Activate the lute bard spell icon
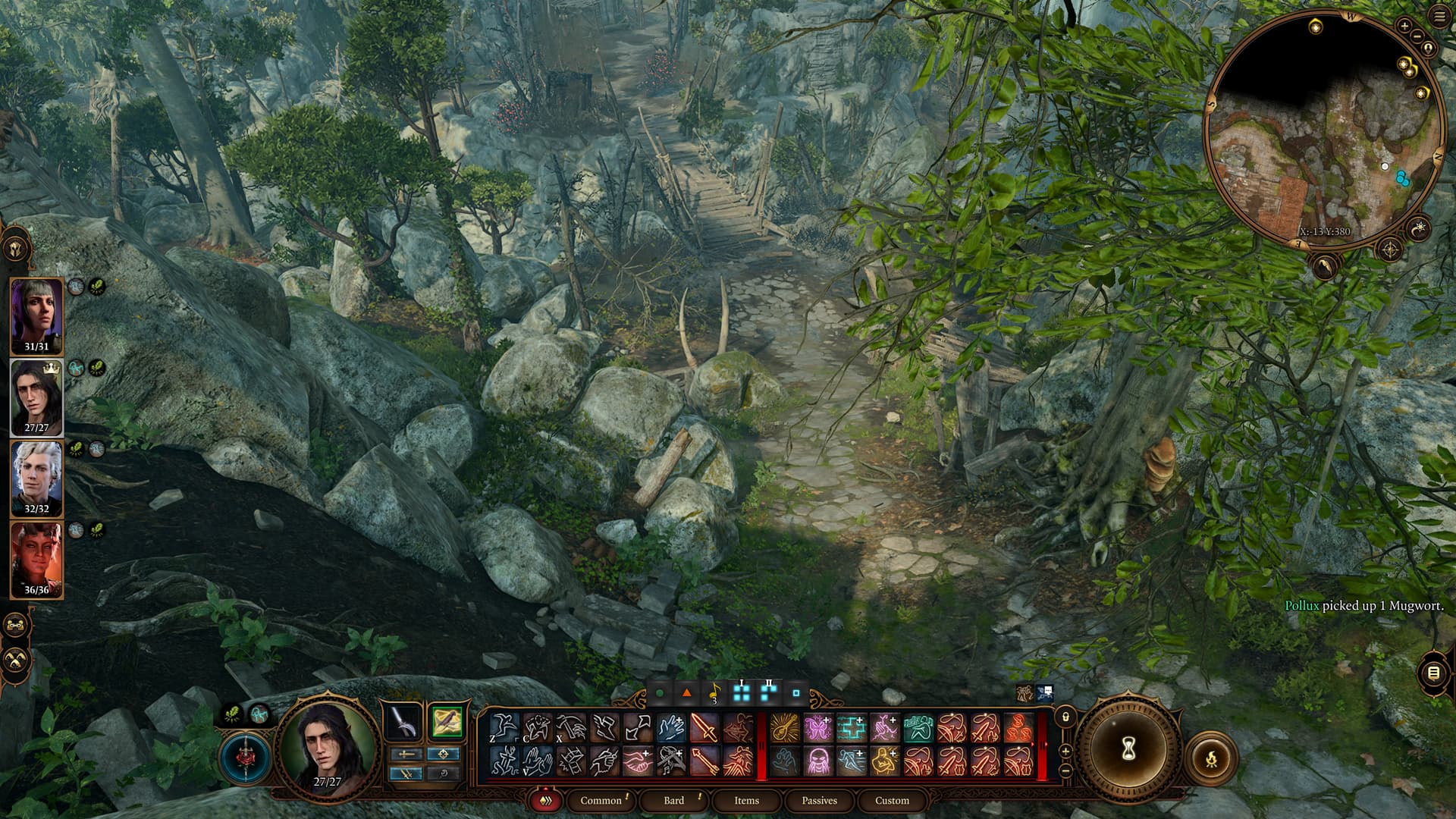The height and width of the screenshot is (819, 1456). point(784,729)
